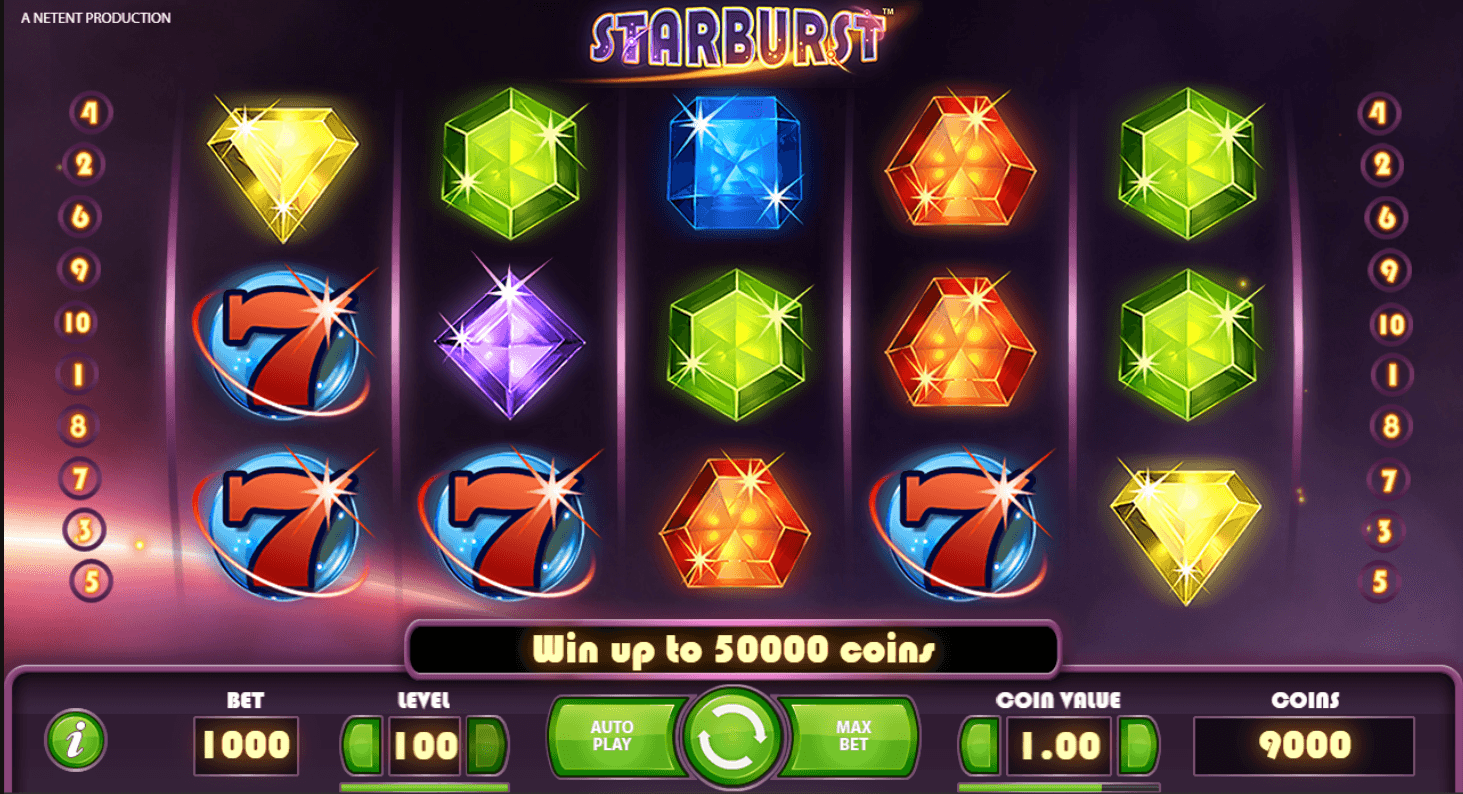Select the blue gem on the middle reel

pos(737,165)
